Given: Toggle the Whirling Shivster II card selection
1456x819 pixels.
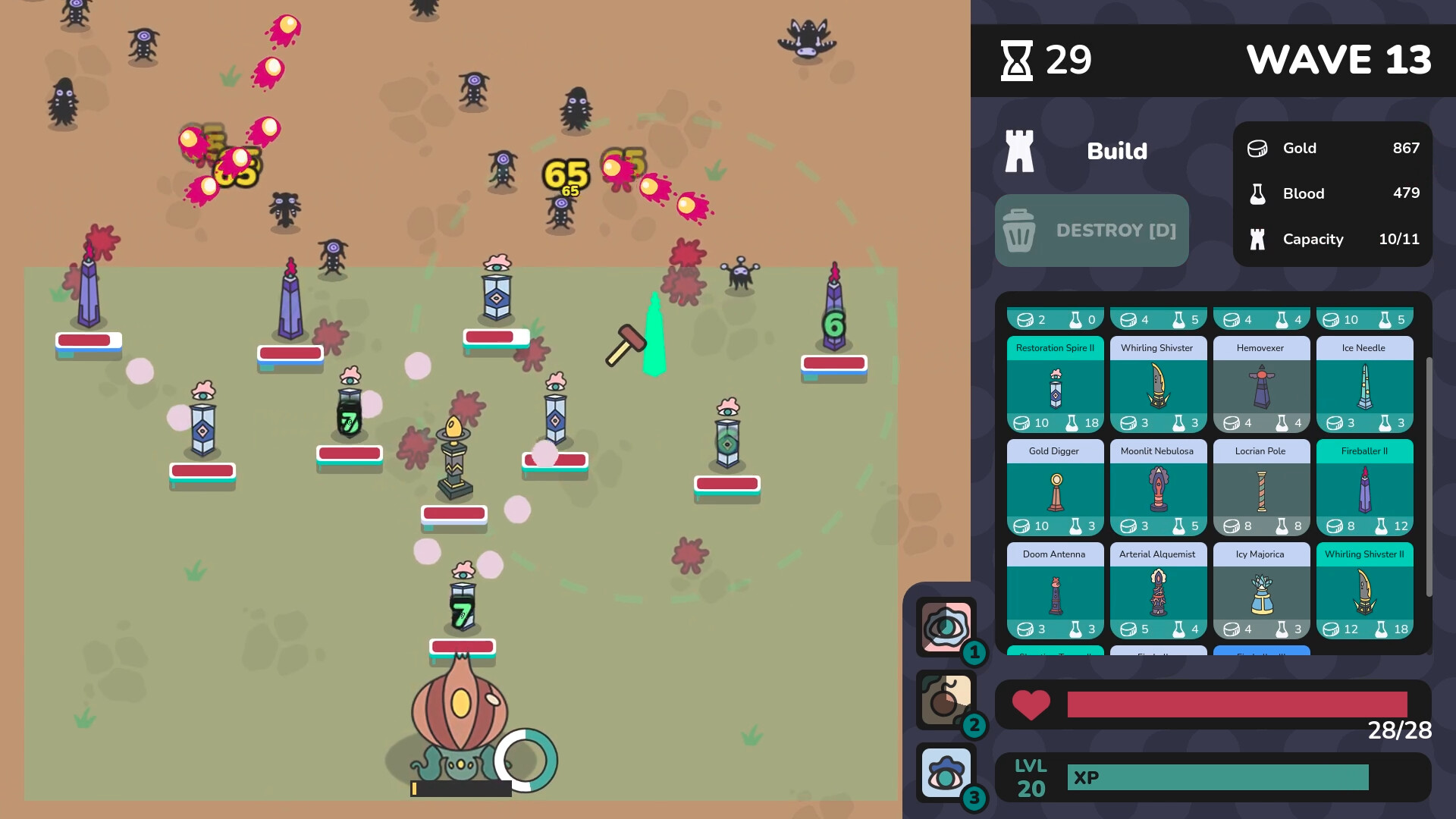Looking at the screenshot, I should point(1364,590).
